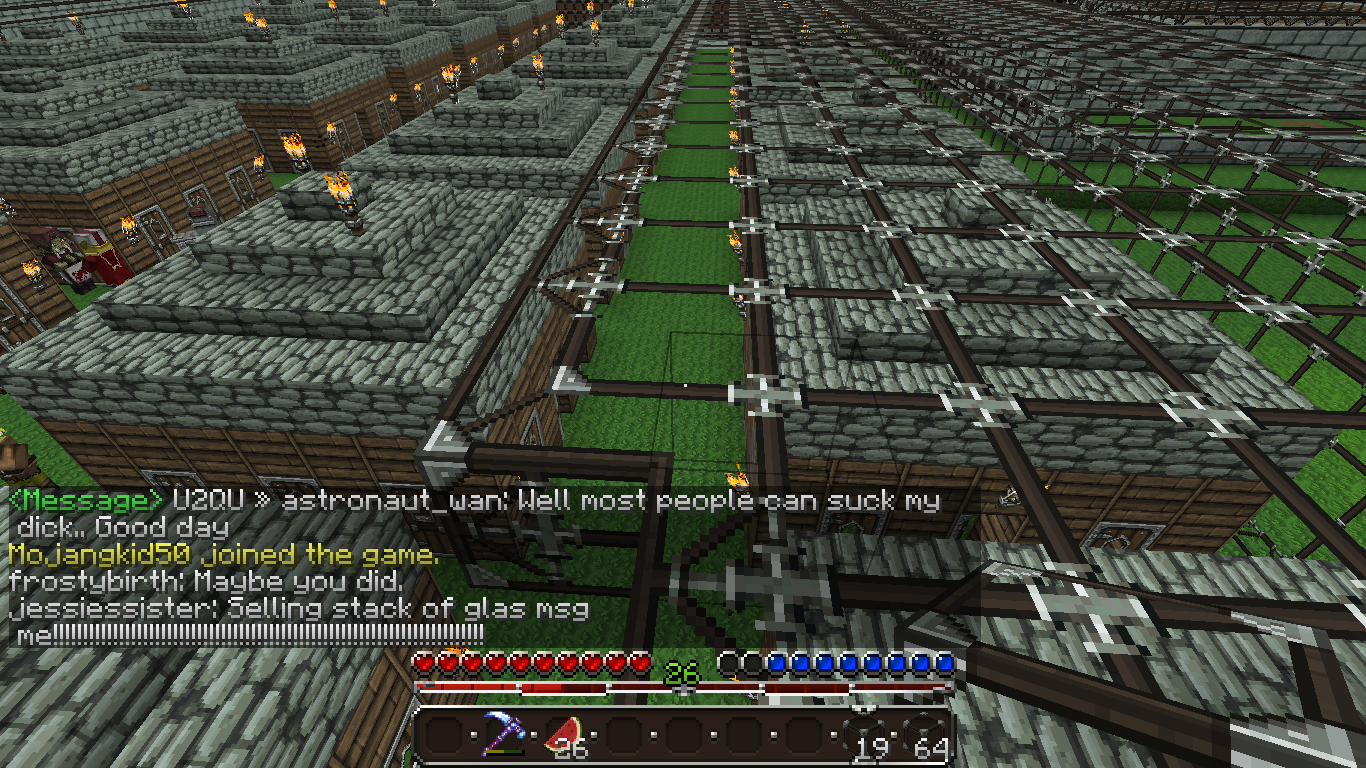Click the crosshair at screen center
1366x768 pixels.
click(683, 384)
